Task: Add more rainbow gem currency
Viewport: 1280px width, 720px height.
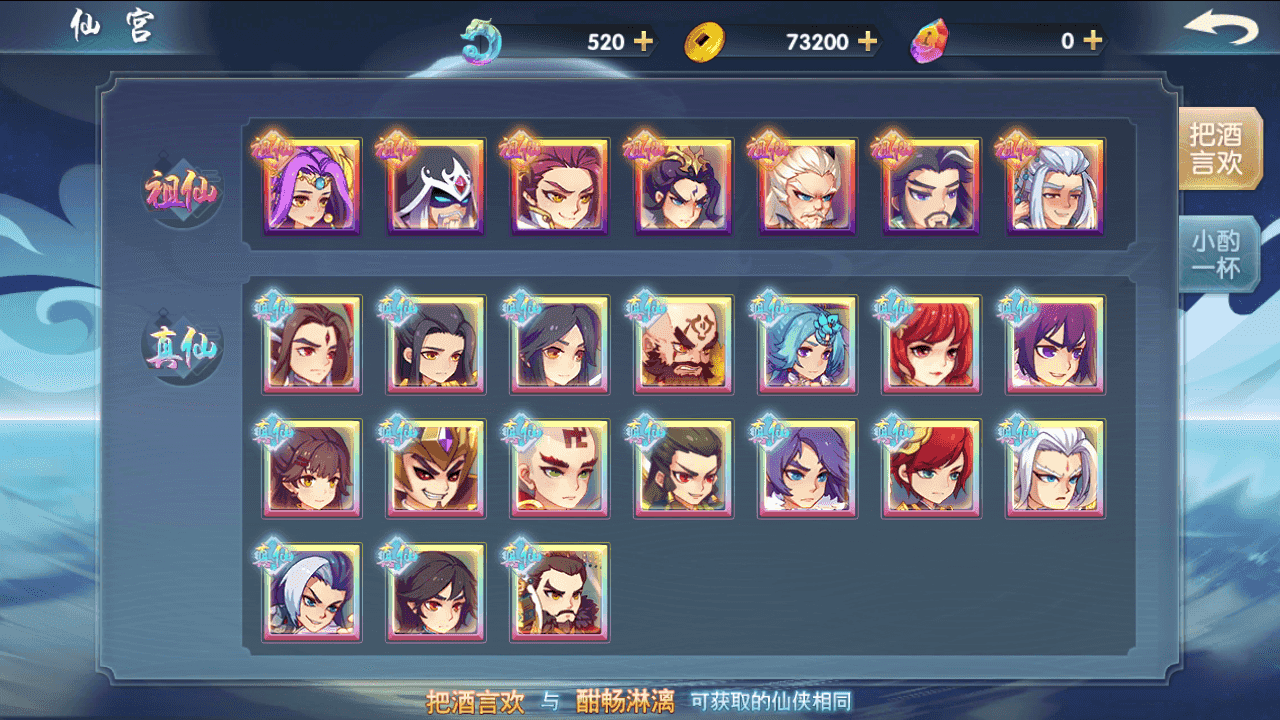Action: pyautogui.click(x=1092, y=41)
